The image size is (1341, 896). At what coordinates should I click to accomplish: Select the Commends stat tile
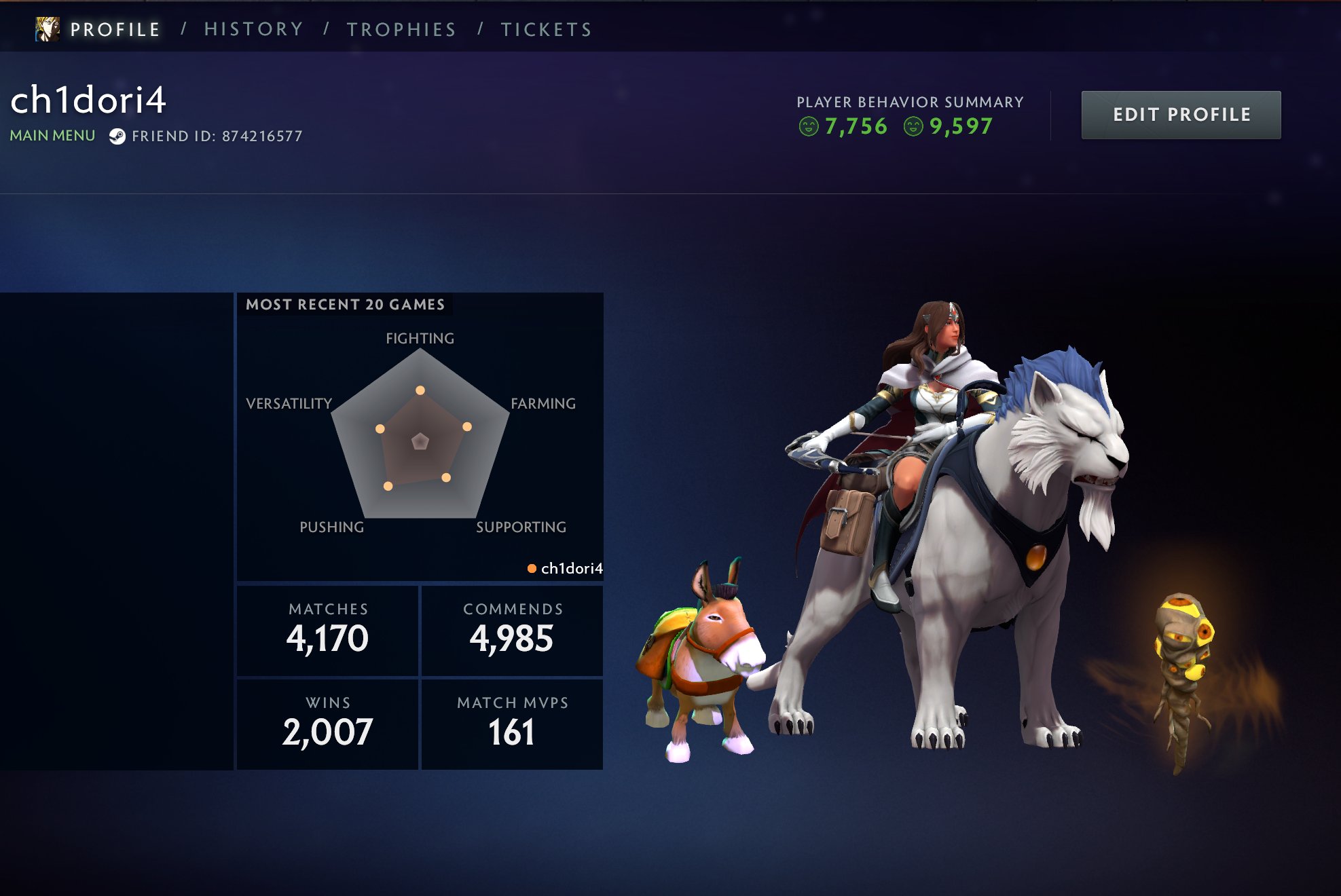512,630
